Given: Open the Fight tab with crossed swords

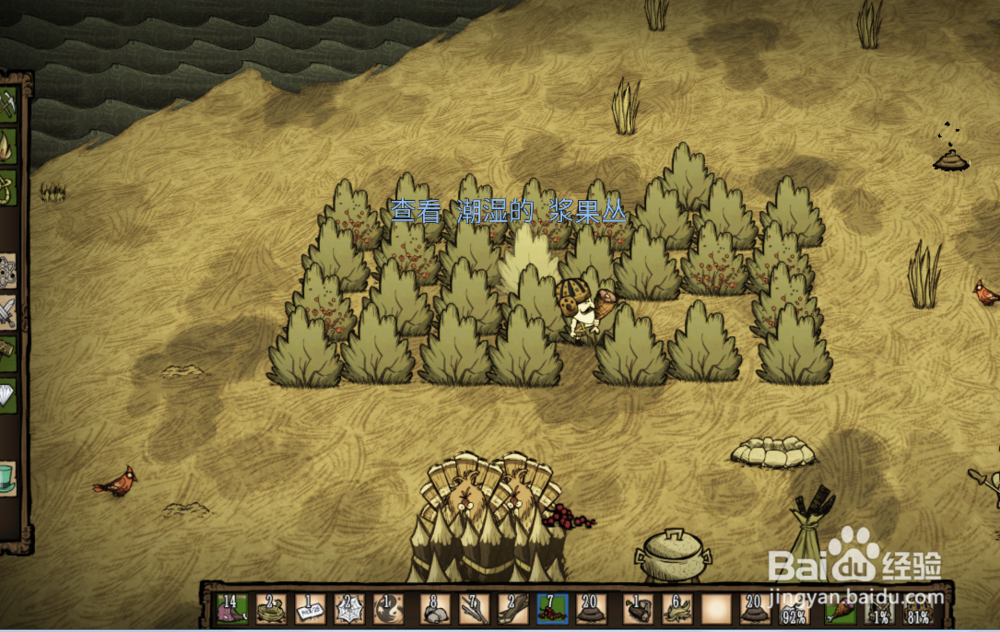Looking at the screenshot, I should 7,312.
